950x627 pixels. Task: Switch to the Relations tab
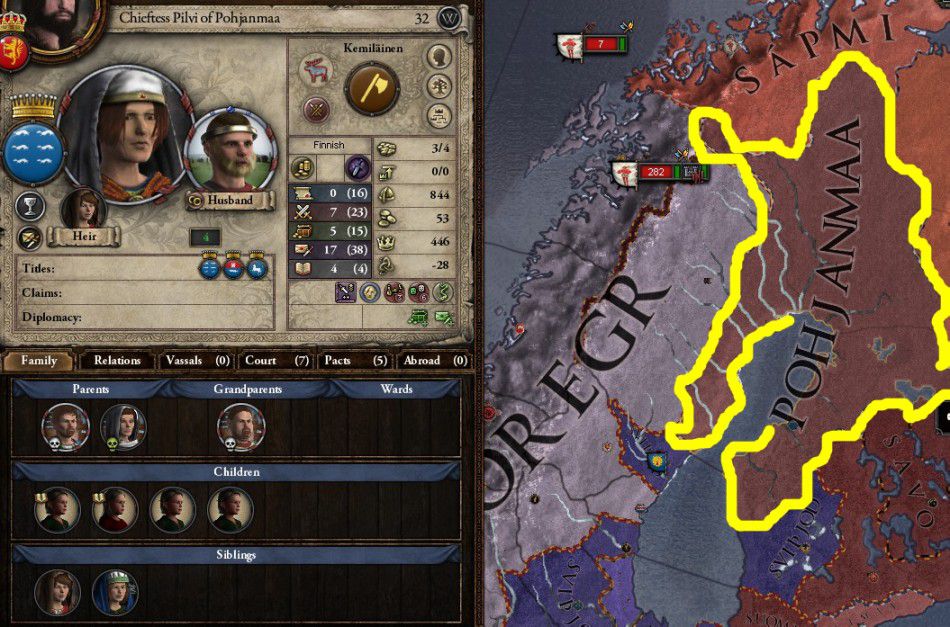click(x=117, y=360)
